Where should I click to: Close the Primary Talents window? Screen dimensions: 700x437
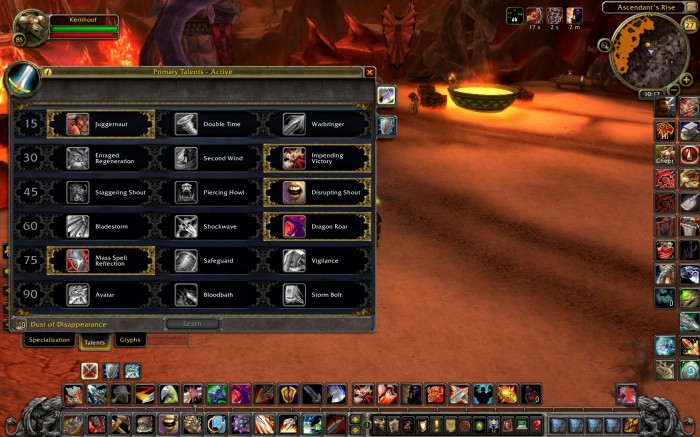[370, 72]
